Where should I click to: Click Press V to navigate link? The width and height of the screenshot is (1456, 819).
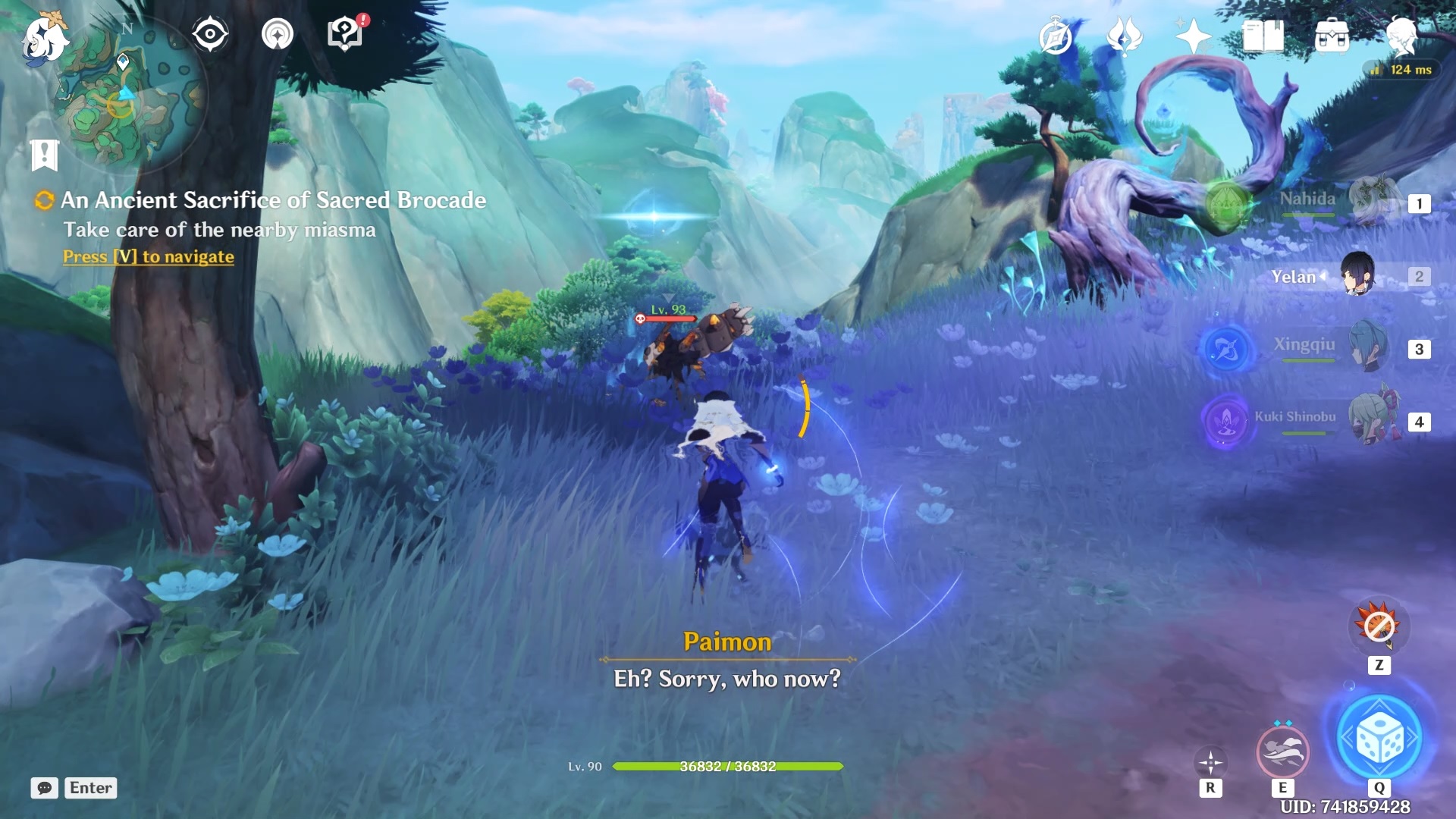tap(148, 256)
